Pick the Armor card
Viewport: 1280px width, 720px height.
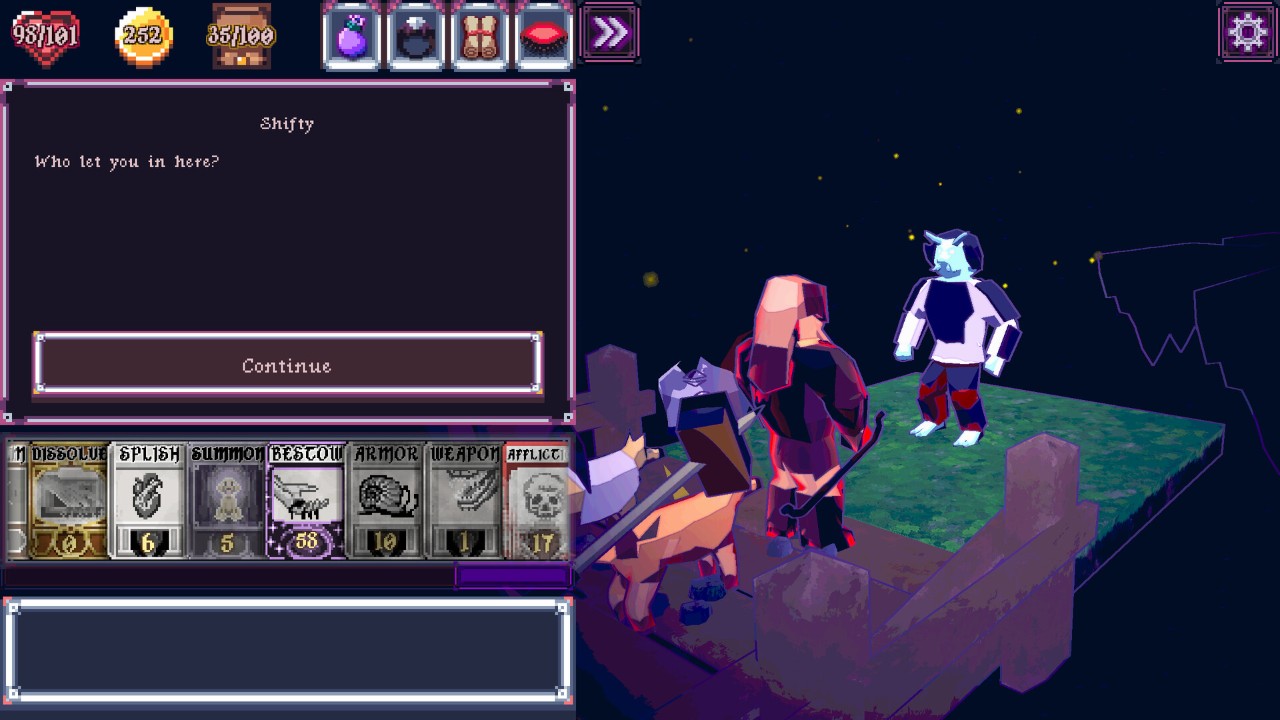(386, 500)
